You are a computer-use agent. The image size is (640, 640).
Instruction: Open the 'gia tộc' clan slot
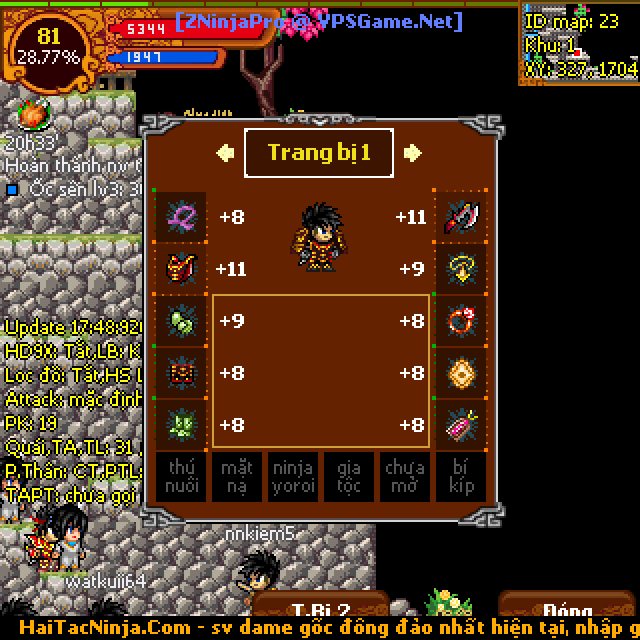pyautogui.click(x=349, y=477)
